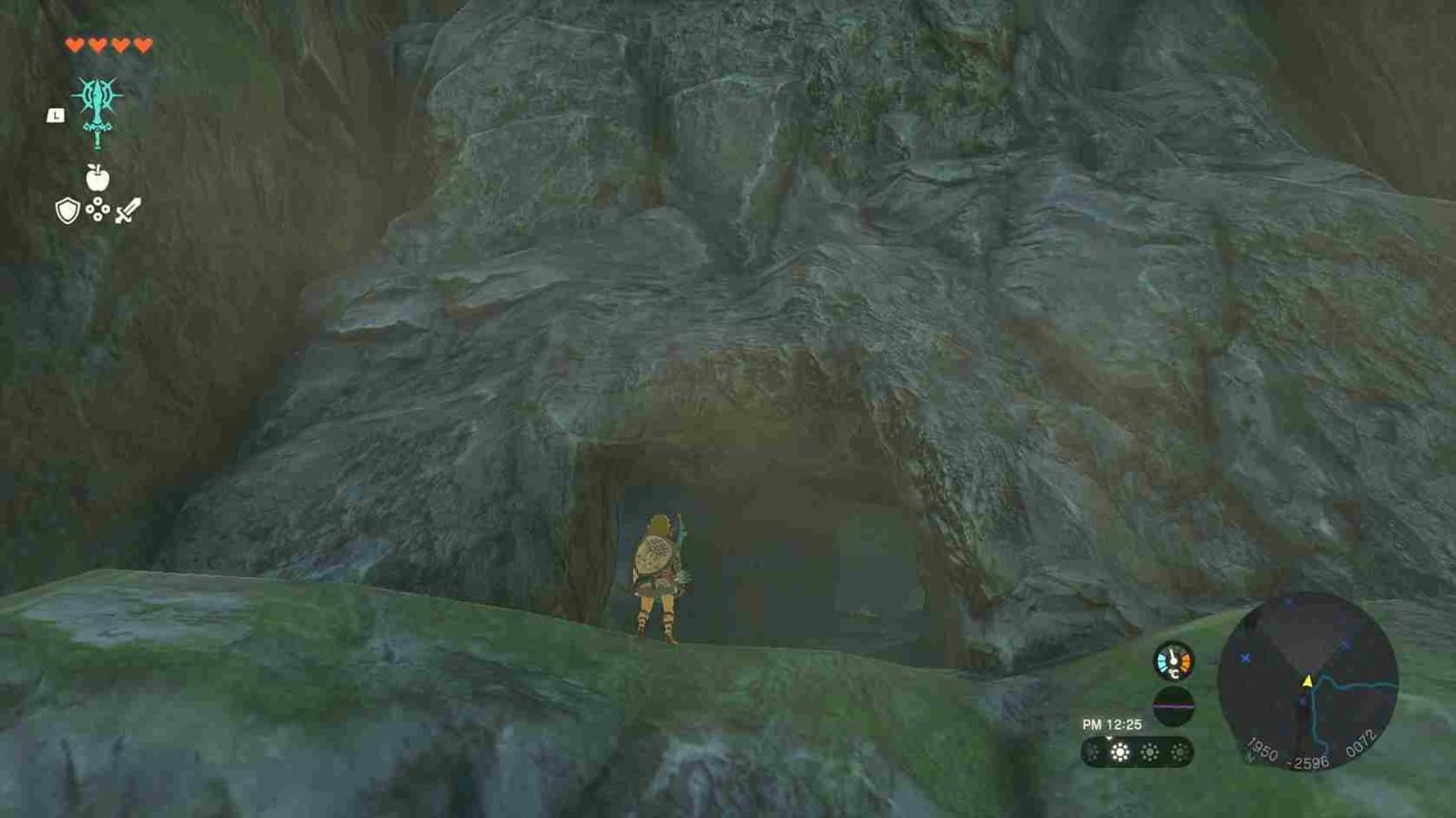Click the first heart in the health bar

pos(75,43)
